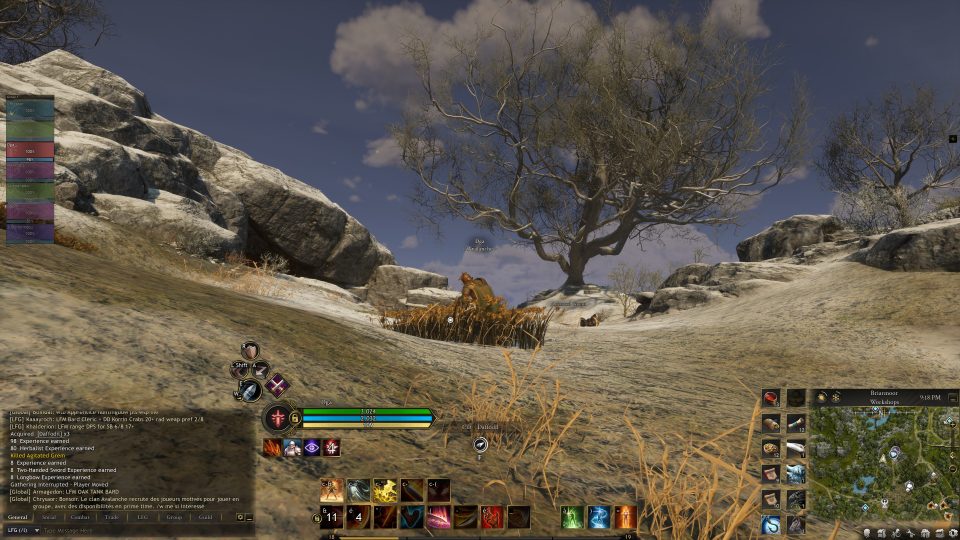The height and width of the screenshot is (540, 960).
Task: Trigger the pink slash ability
Action: 438,517
